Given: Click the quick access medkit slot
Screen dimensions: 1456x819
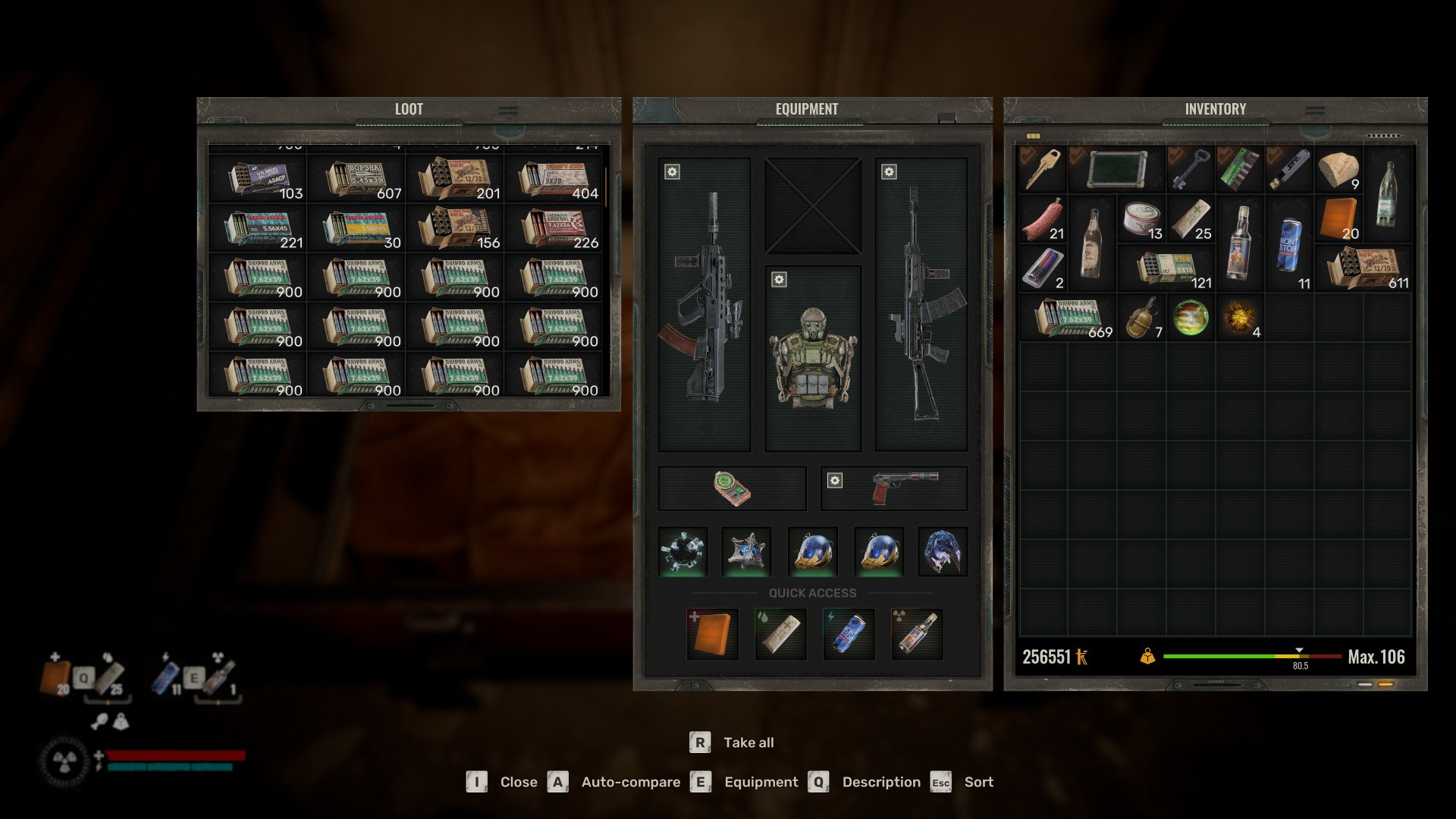Looking at the screenshot, I should click(712, 634).
